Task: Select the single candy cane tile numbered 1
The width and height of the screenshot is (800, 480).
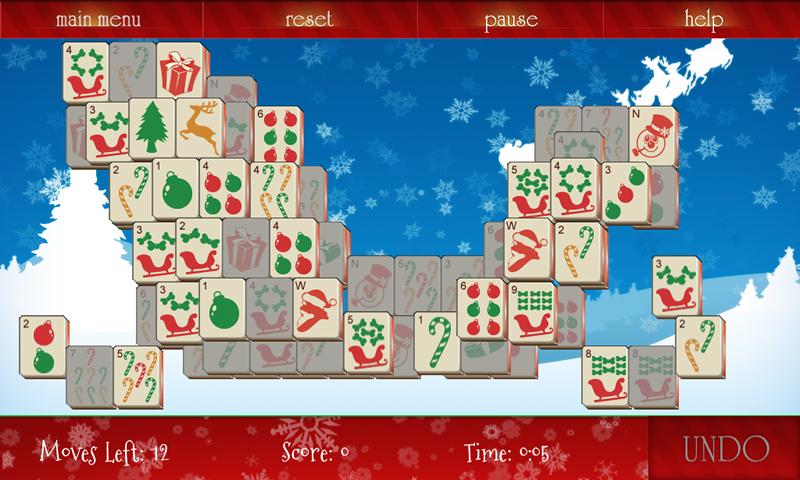Action: [x=436, y=340]
